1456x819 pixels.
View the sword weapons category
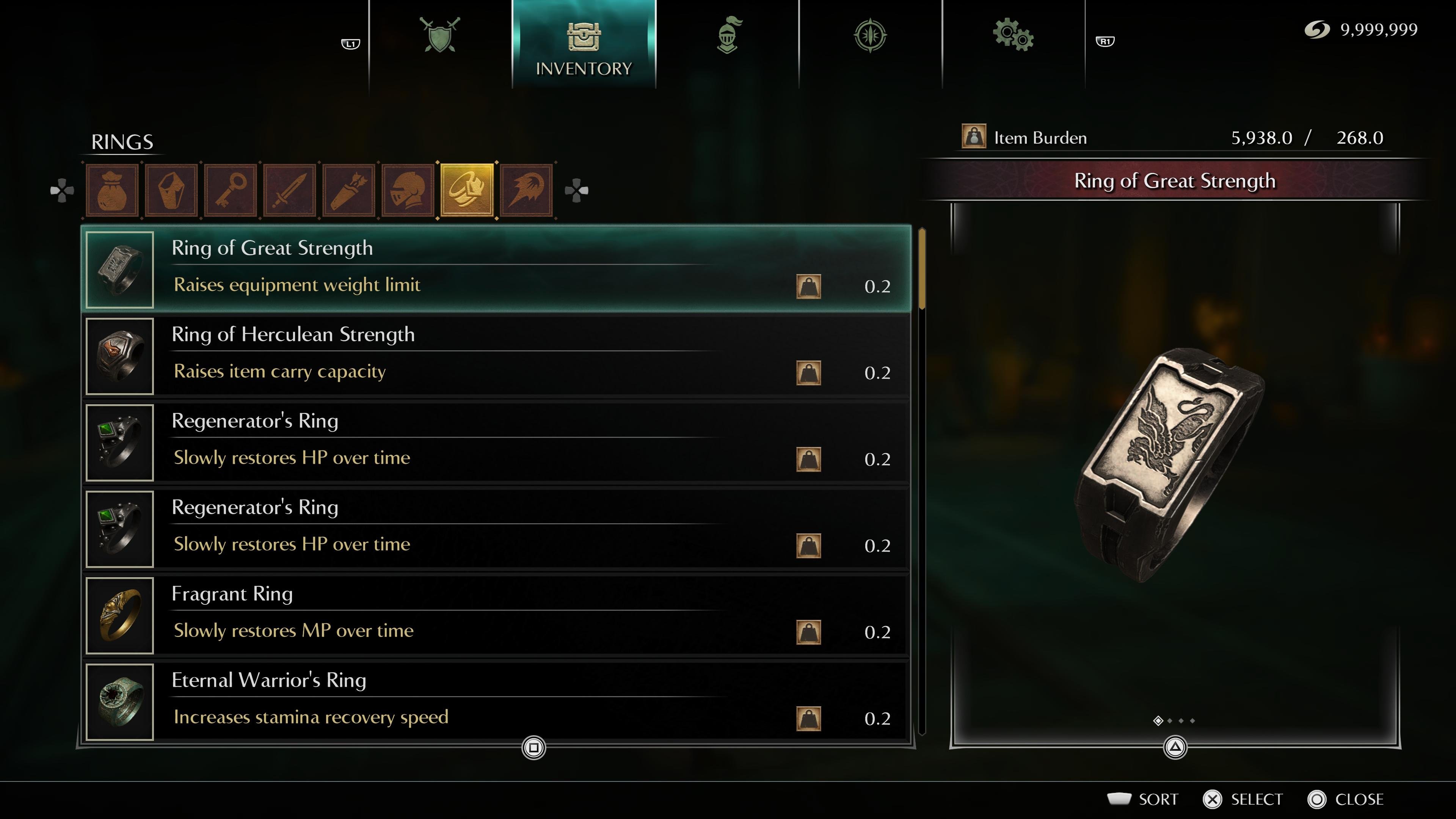point(290,190)
